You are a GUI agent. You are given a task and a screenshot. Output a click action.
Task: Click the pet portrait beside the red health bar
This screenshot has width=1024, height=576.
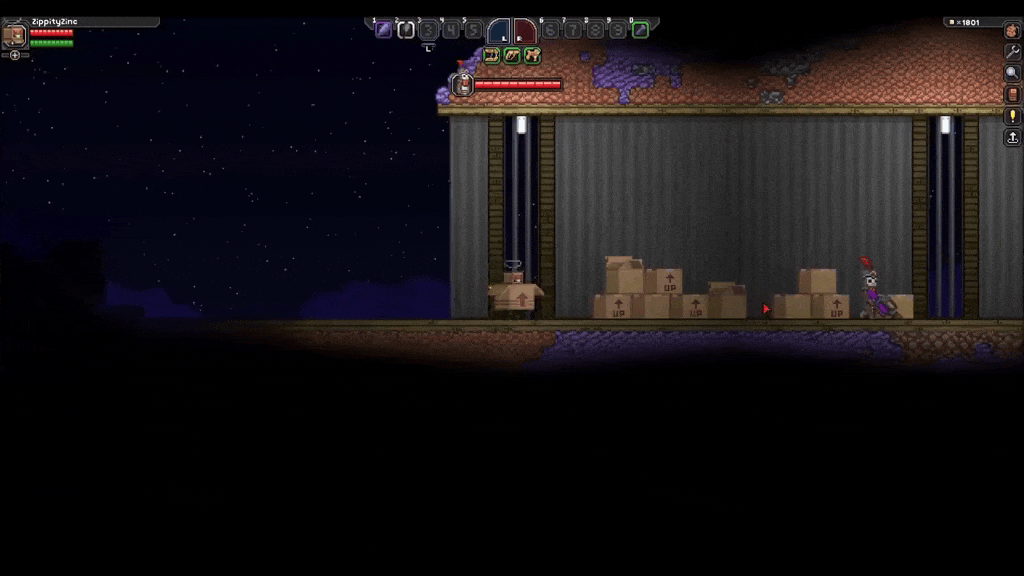(463, 85)
